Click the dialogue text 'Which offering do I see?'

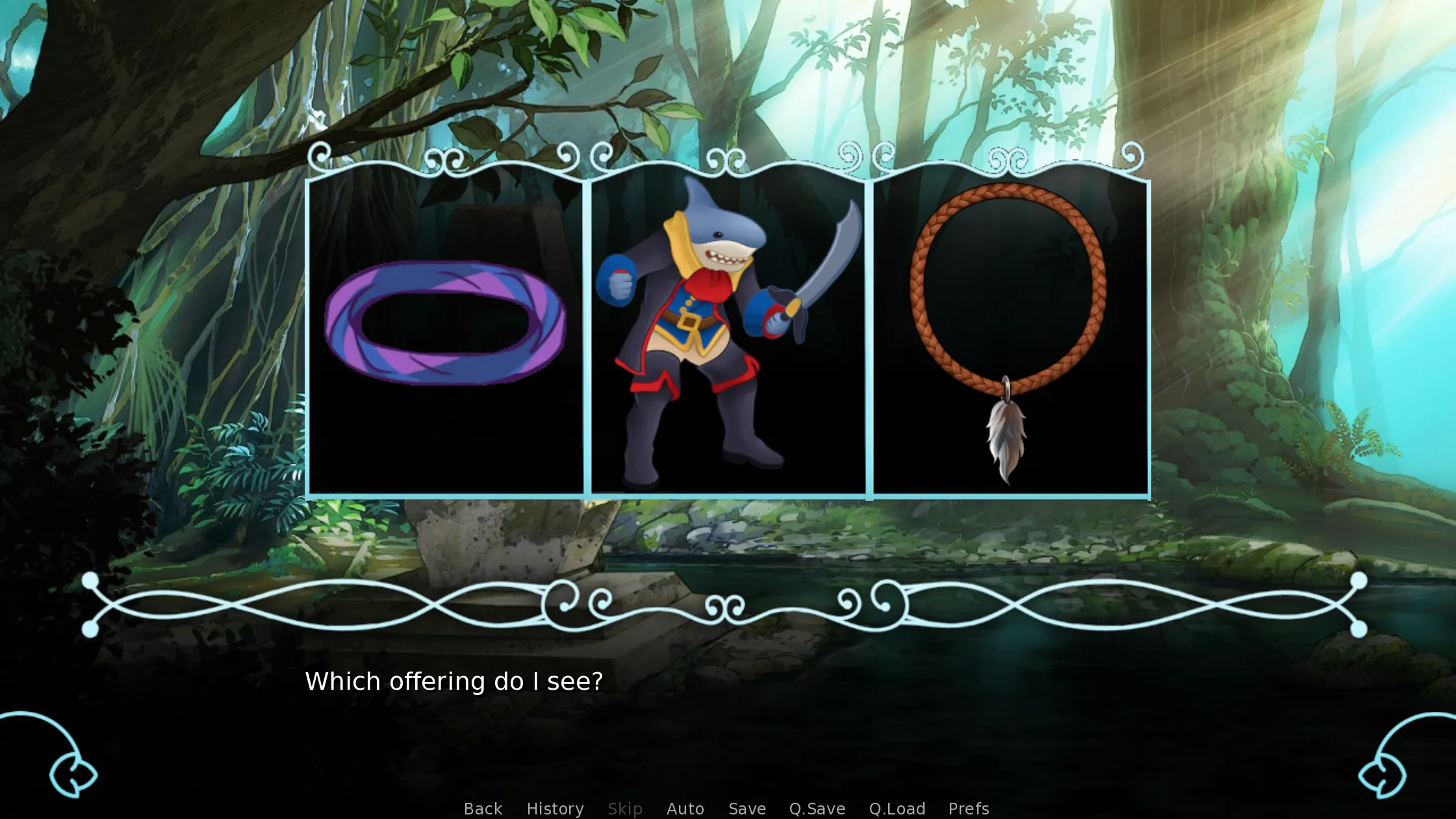coord(453,681)
